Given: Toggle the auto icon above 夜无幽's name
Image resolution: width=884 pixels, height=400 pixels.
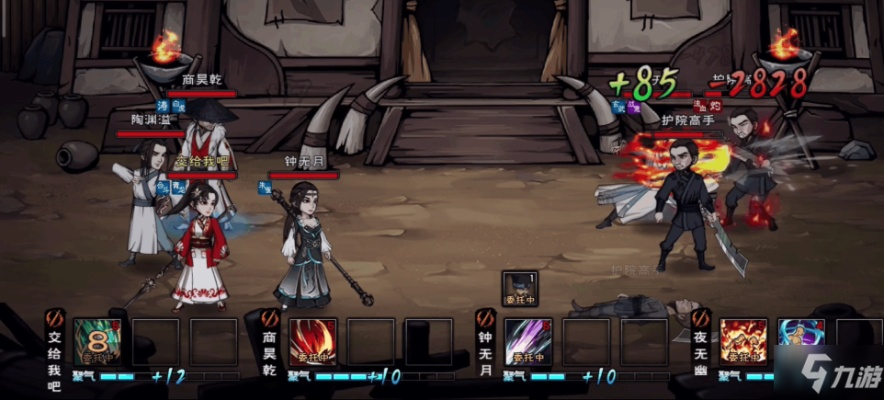Looking at the screenshot, I should (x=700, y=318).
